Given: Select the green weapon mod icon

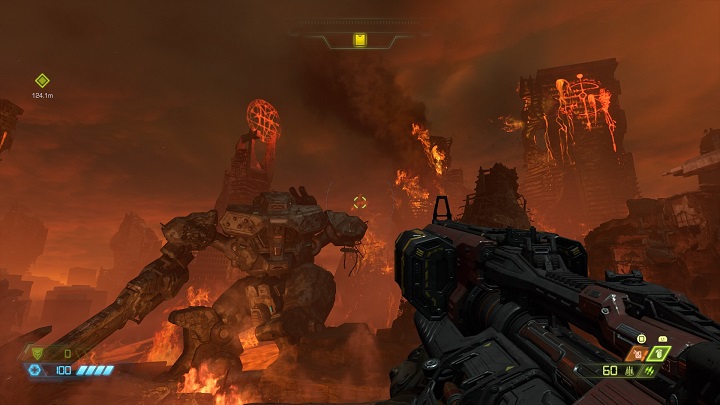Looking at the screenshot, I should pos(648,371).
